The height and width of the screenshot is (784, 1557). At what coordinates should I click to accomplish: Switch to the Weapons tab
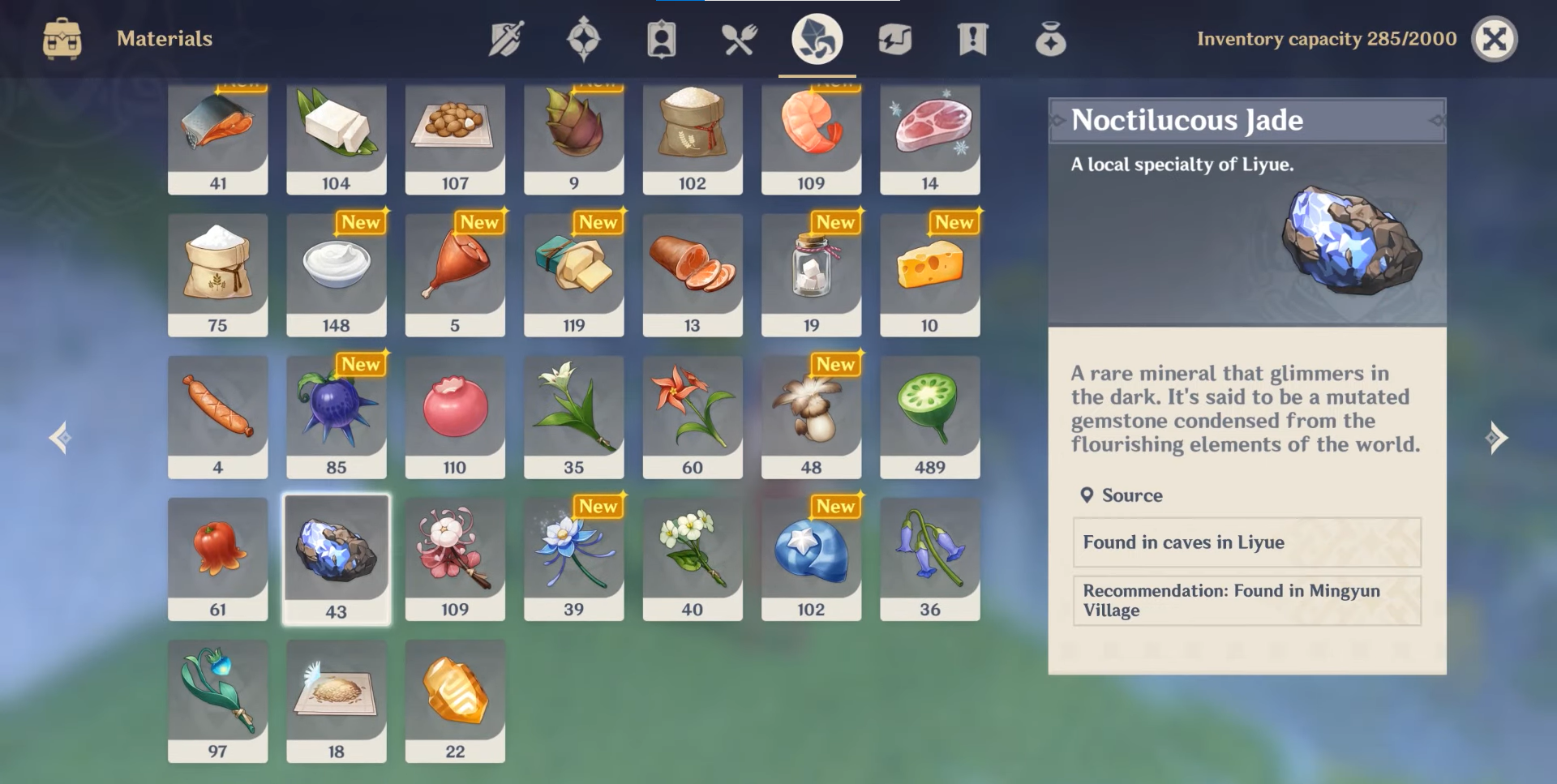(505, 39)
